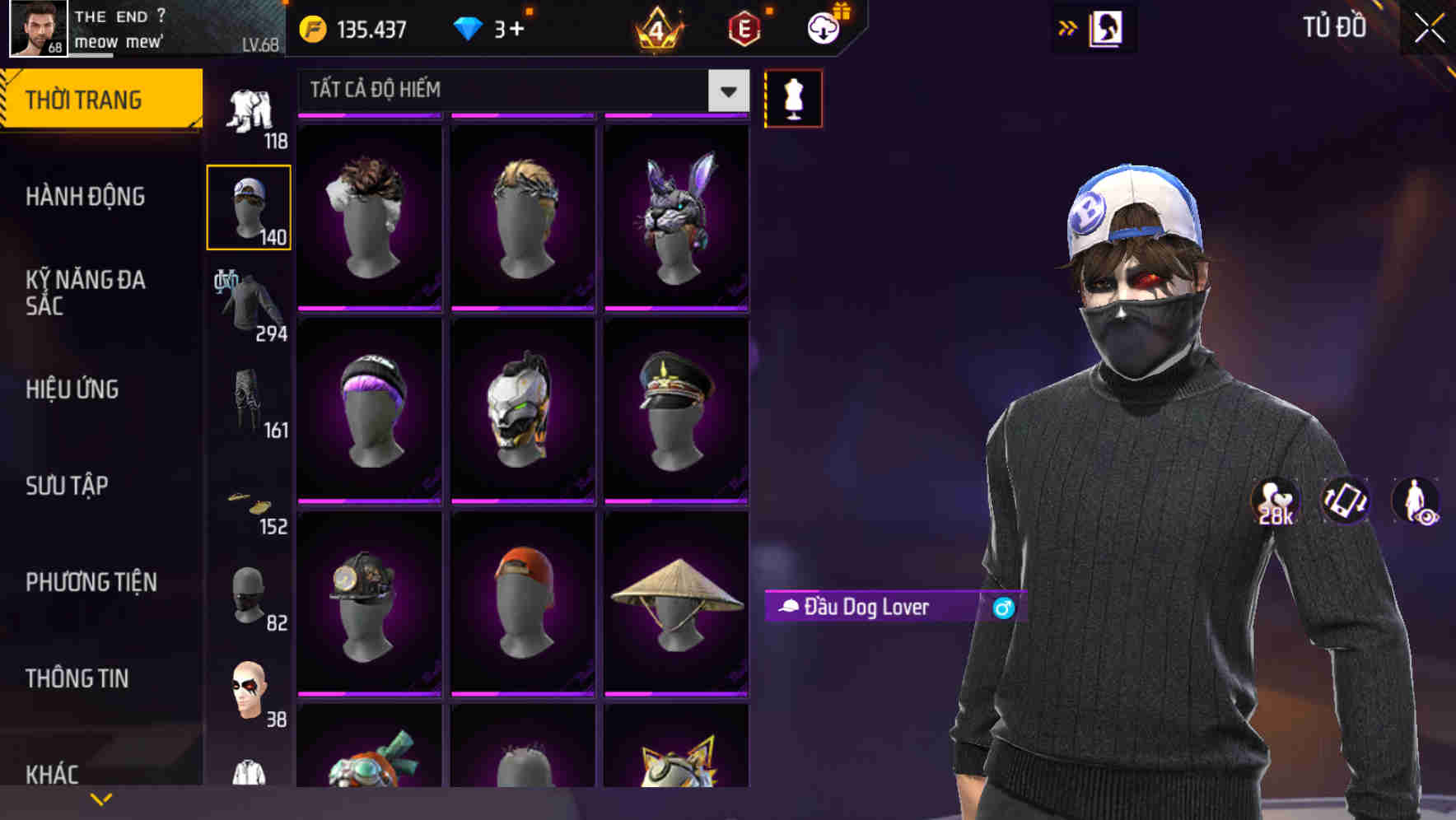The width and height of the screenshot is (1456, 820).
Task: Open the red E badge event icon
Action: click(744, 28)
